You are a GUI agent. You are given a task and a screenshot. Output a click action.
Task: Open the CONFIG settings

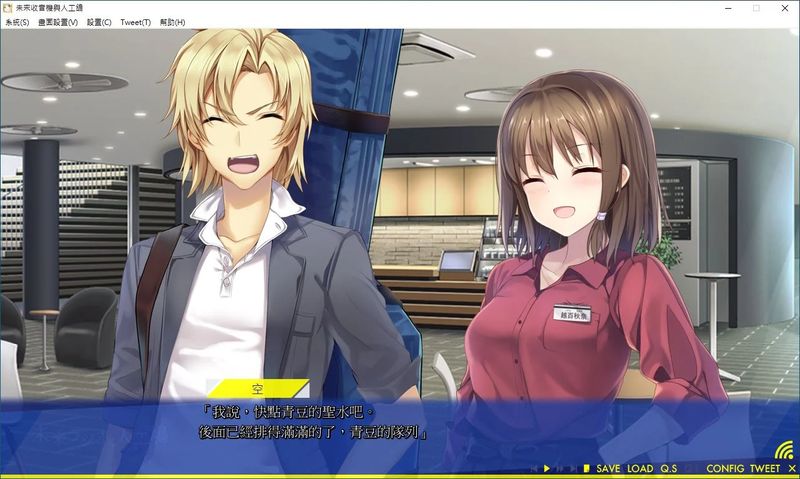point(724,469)
